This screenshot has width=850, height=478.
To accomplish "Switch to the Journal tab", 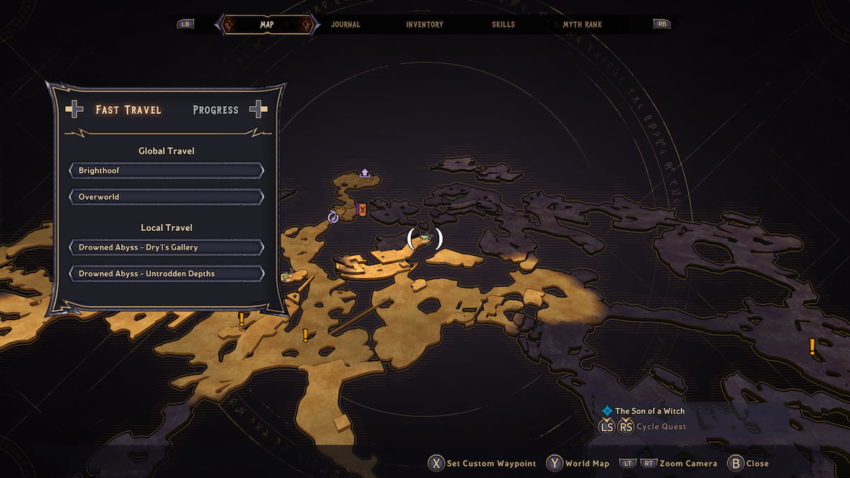I will [345, 24].
